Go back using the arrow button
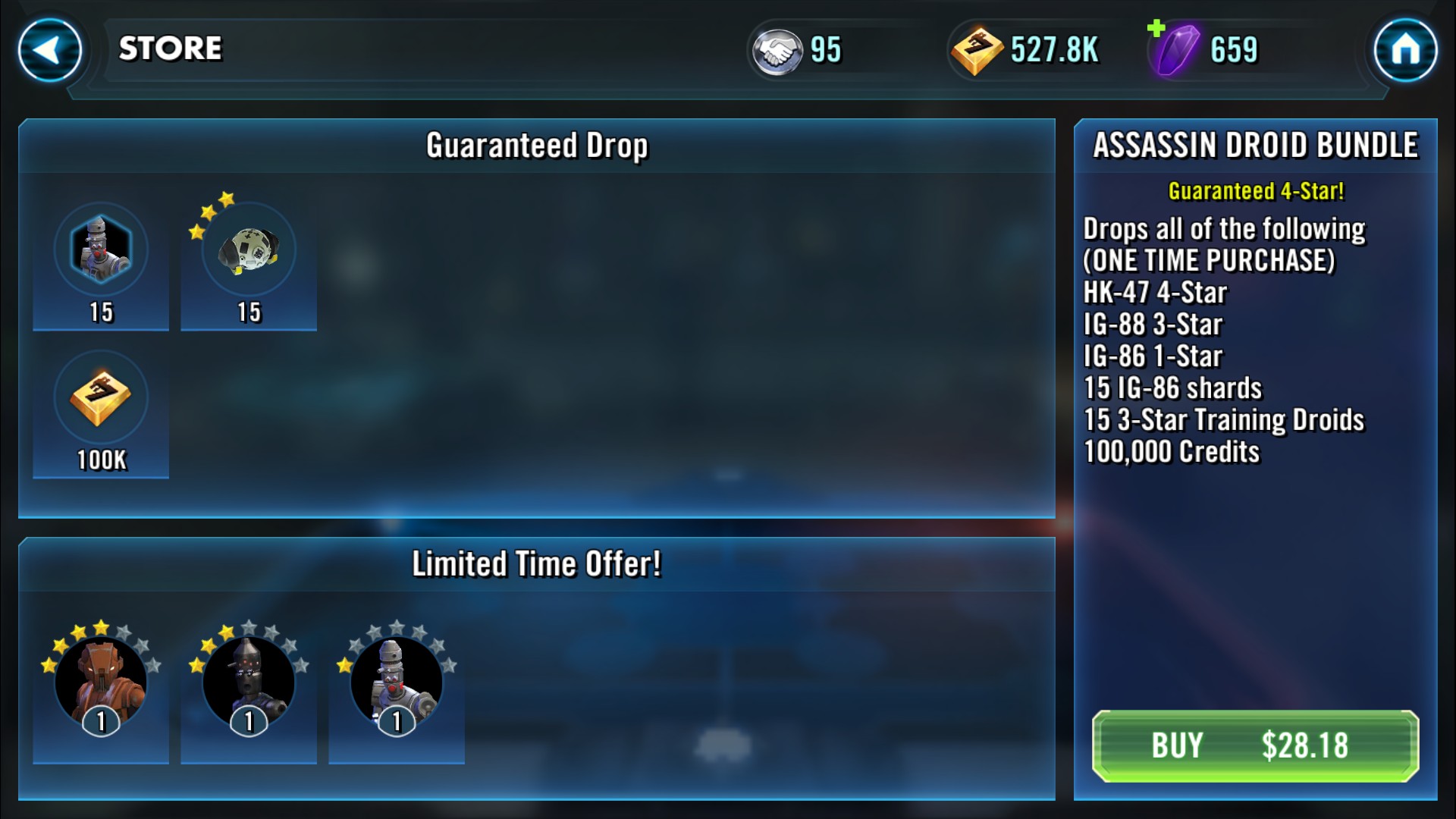Viewport: 1456px width, 819px height. coord(50,50)
